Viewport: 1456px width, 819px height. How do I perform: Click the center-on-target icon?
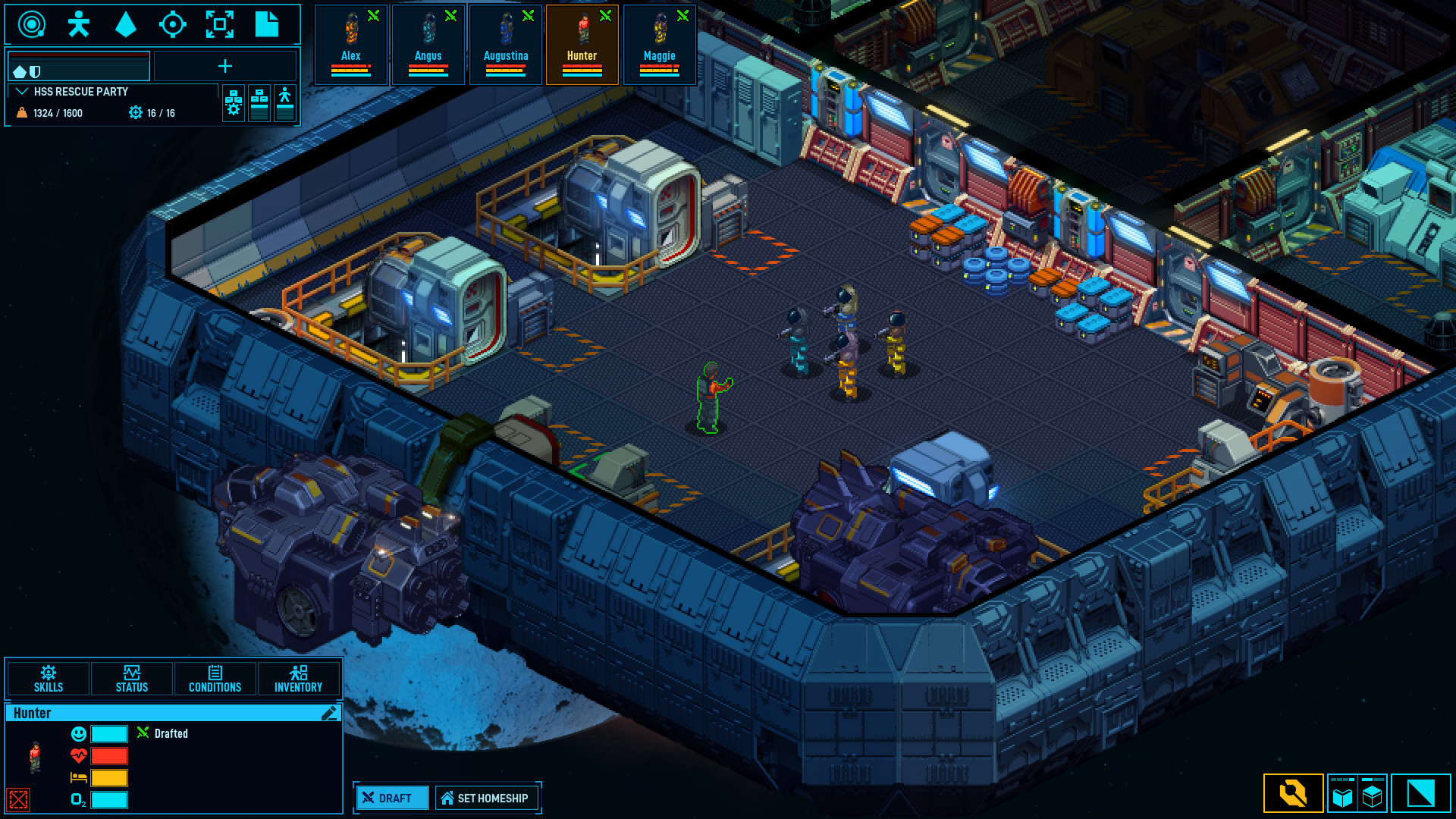tap(174, 24)
